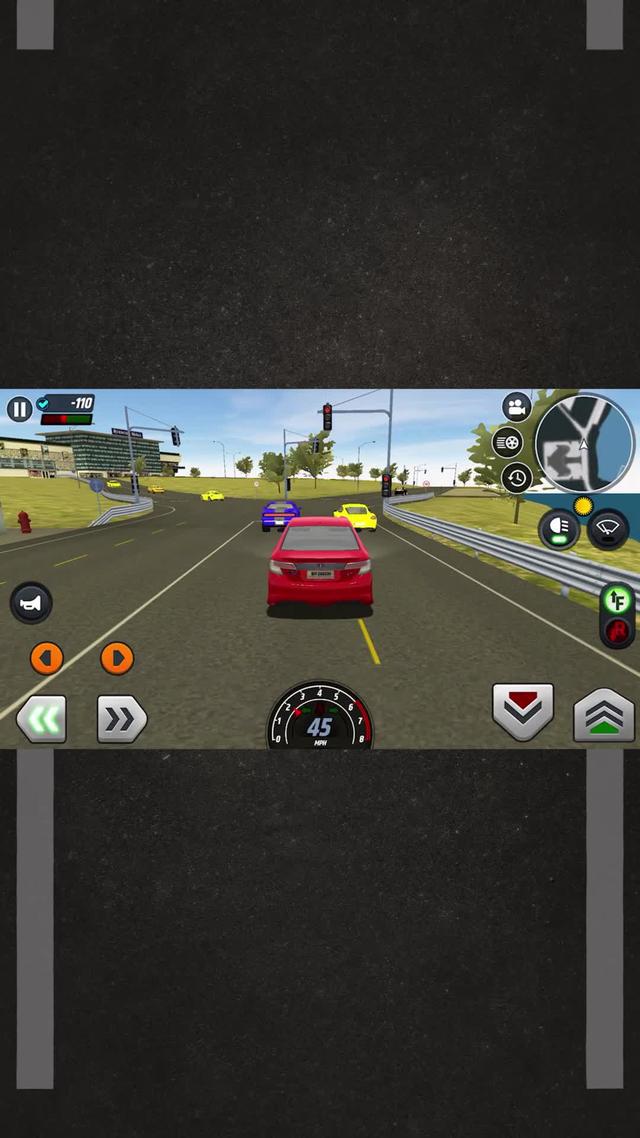This screenshot has width=640, height=1138.
Task: Switch to reverse gear R
Action: click(618, 631)
